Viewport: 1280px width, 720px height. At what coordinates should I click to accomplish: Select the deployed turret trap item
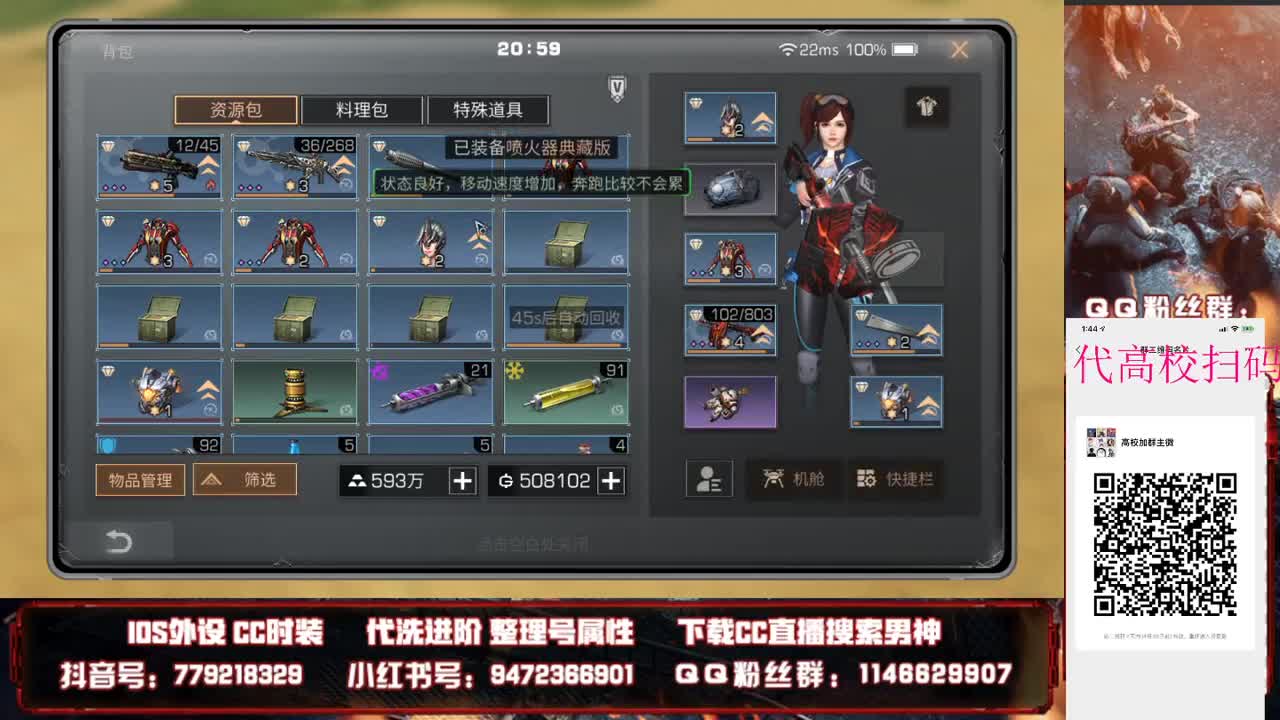pyautogui.click(x=294, y=390)
